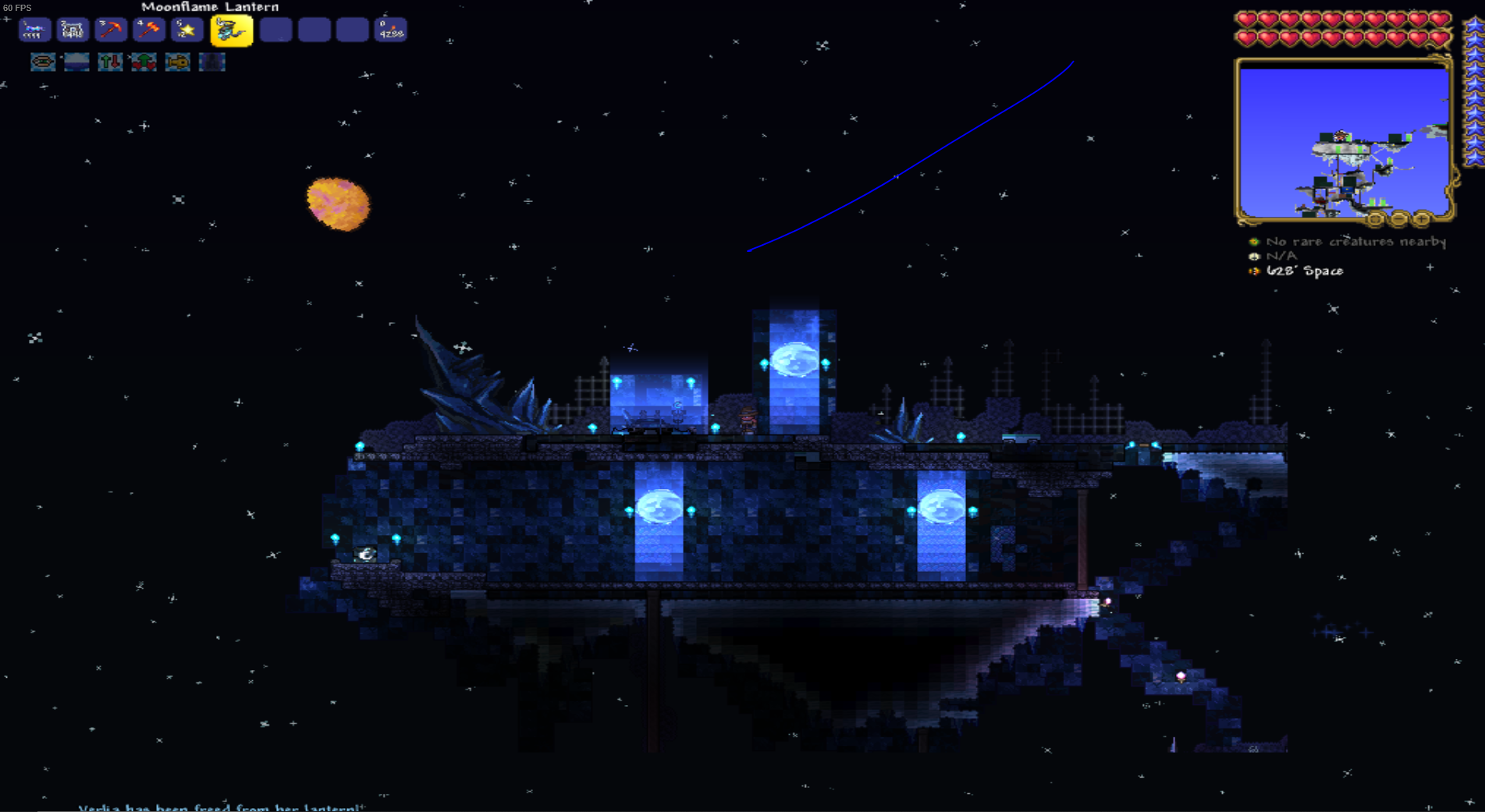The height and width of the screenshot is (812, 1485).
Task: Click the Well Fed plate buff icon
Action: [43, 62]
